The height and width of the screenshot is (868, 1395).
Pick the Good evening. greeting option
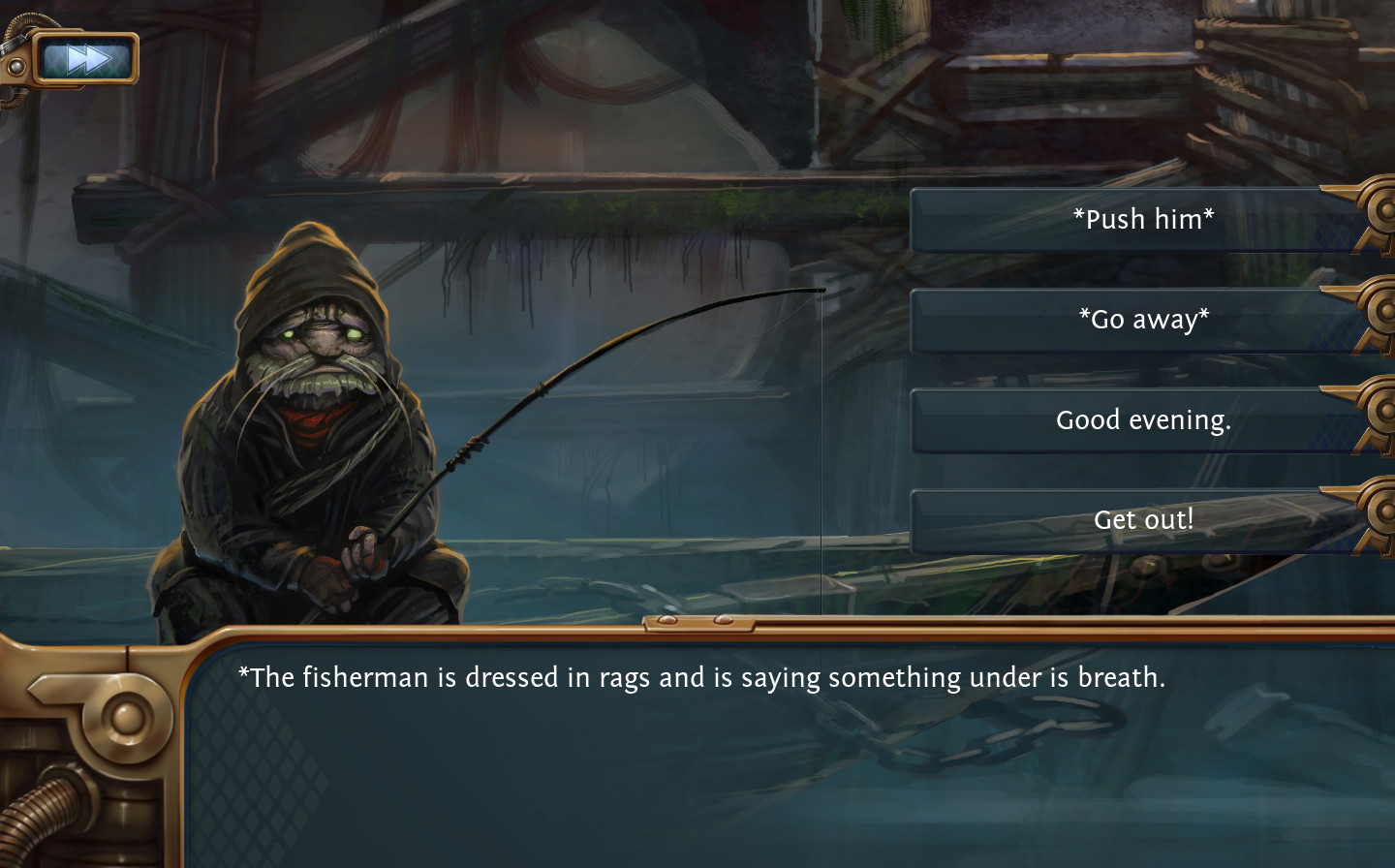tap(1143, 420)
